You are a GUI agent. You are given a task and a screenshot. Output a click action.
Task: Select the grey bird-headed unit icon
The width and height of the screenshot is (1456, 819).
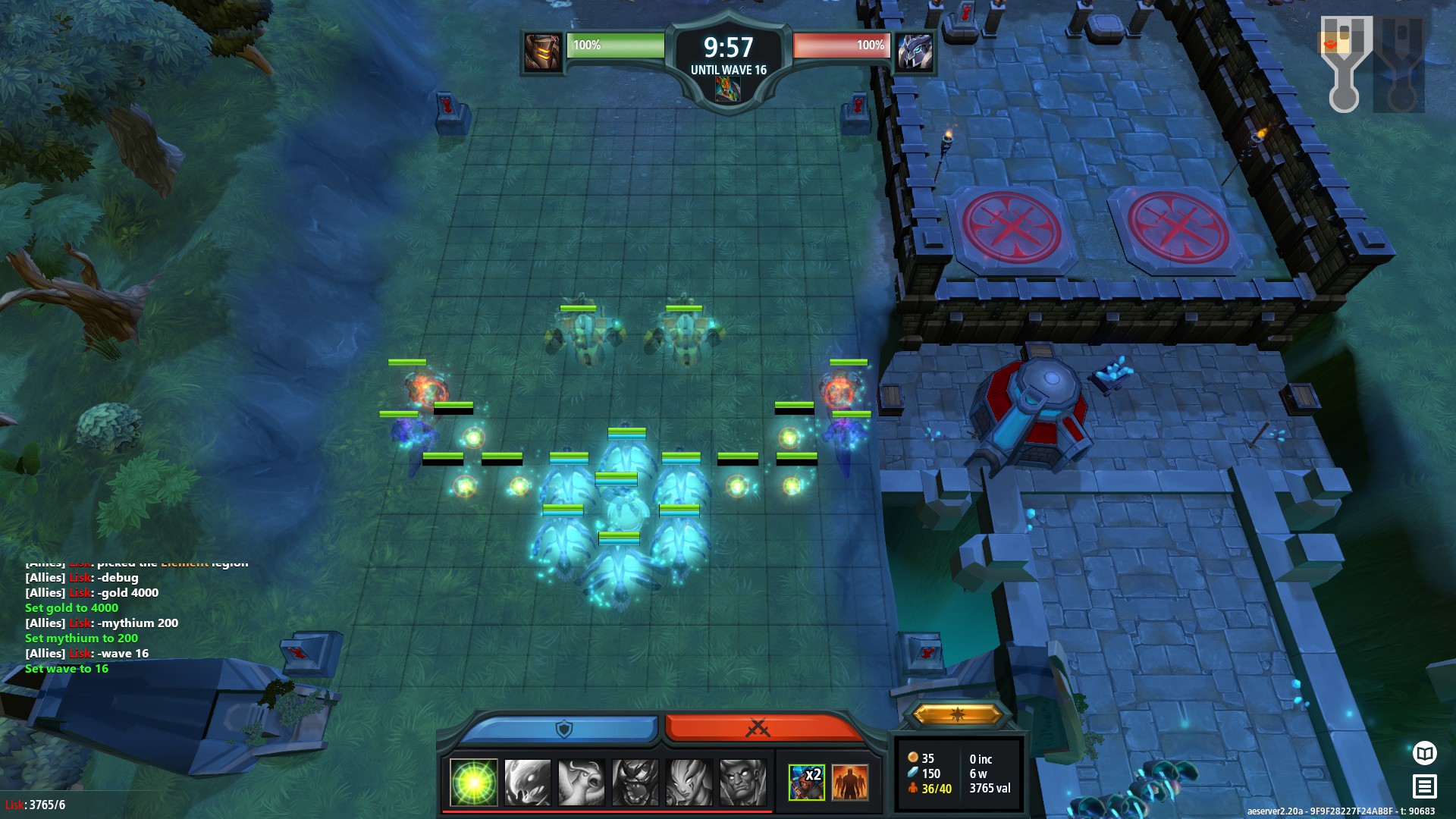pos(582,782)
